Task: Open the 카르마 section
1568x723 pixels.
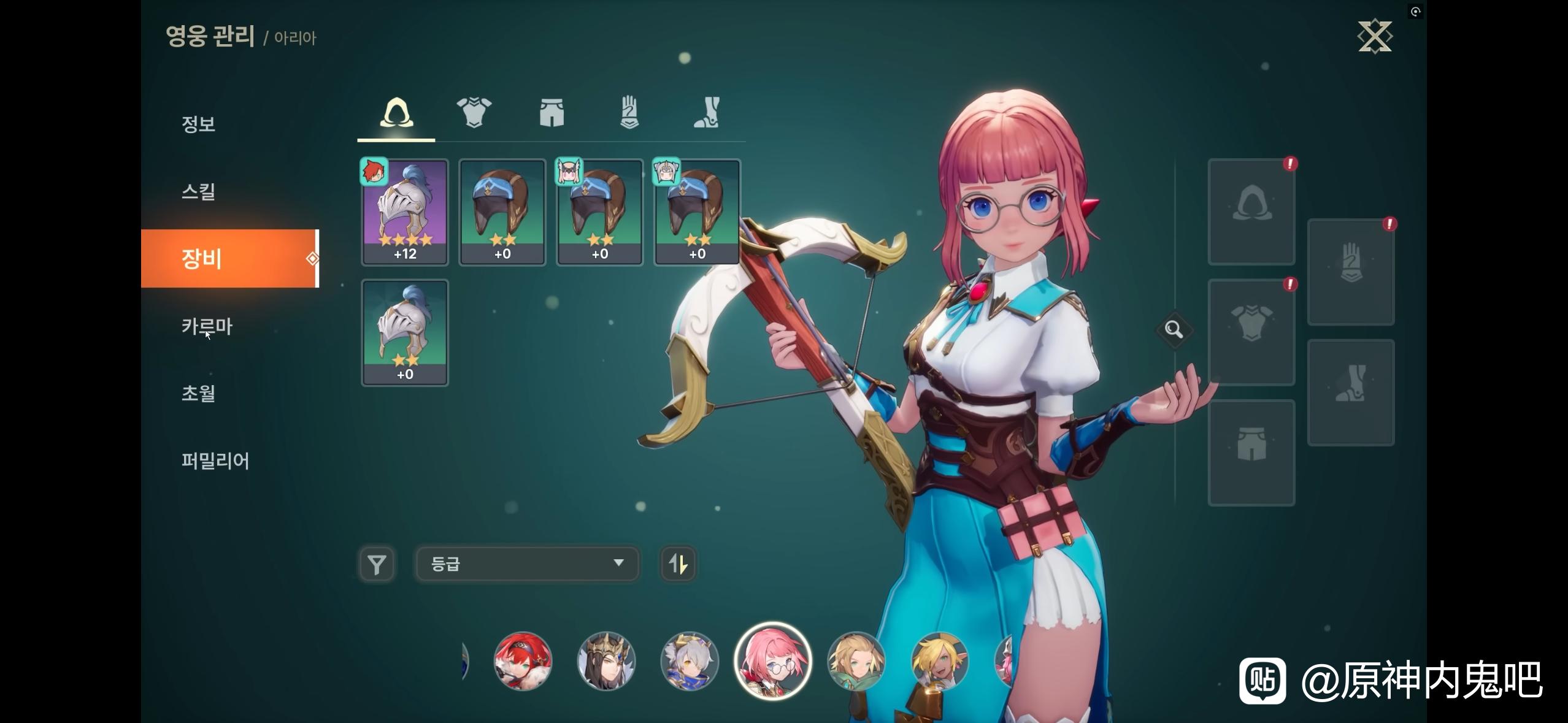Action: click(x=207, y=326)
